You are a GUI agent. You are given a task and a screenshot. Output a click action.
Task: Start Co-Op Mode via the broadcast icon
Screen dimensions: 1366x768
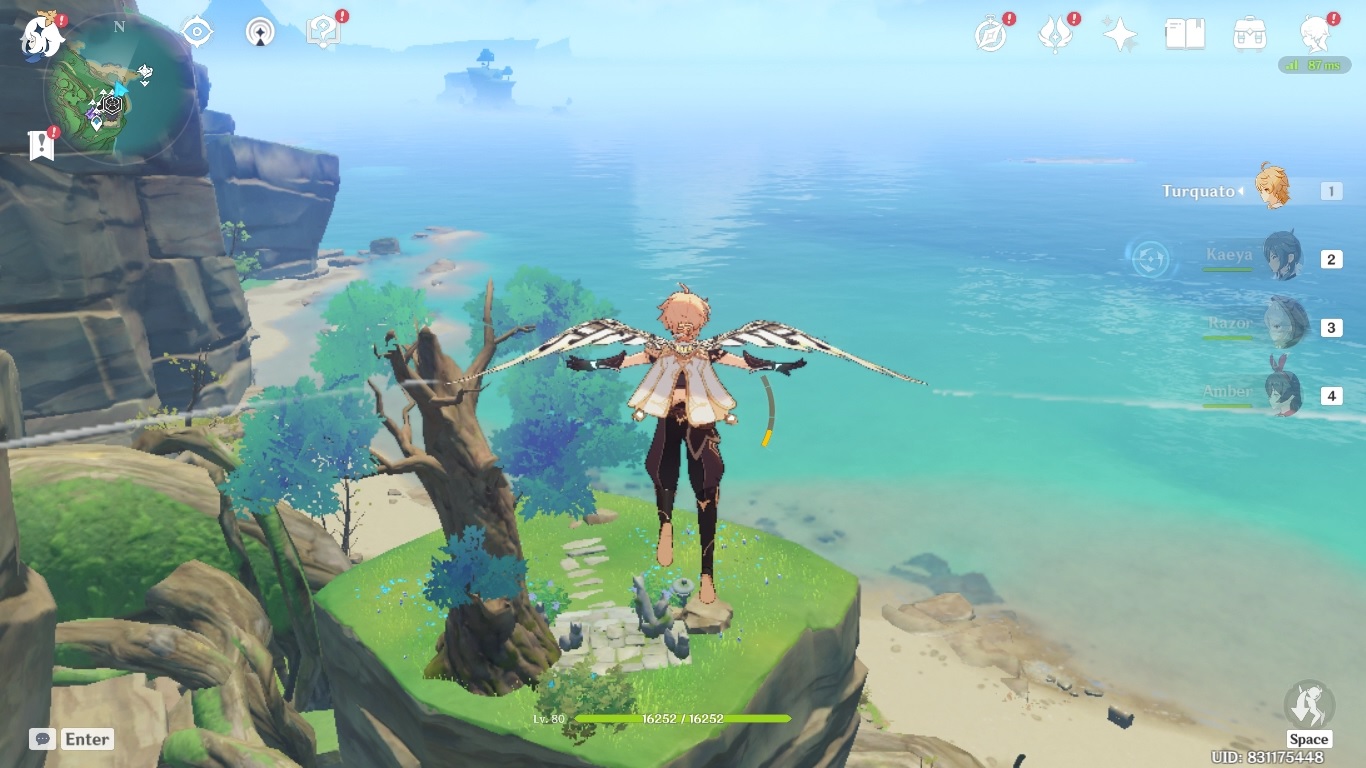tap(259, 31)
